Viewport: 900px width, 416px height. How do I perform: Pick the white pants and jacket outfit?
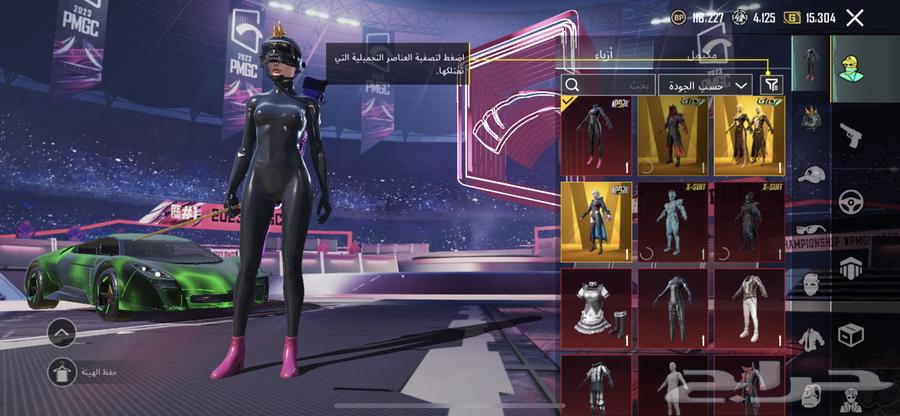tap(749, 306)
